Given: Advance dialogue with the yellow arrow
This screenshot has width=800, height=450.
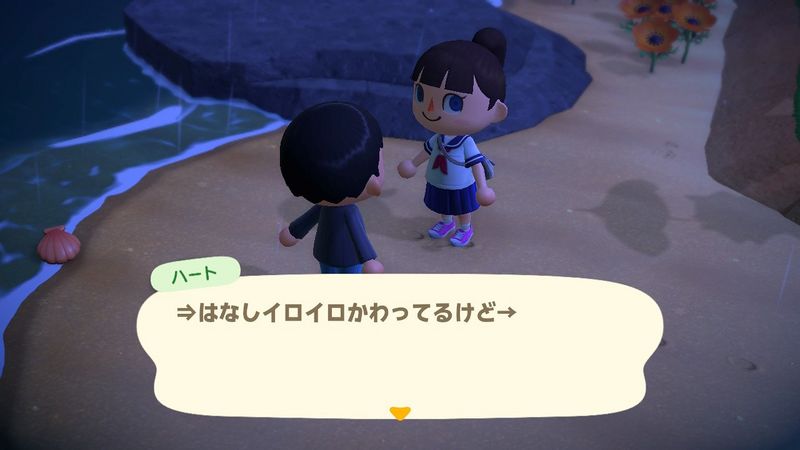Looking at the screenshot, I should (x=400, y=412).
